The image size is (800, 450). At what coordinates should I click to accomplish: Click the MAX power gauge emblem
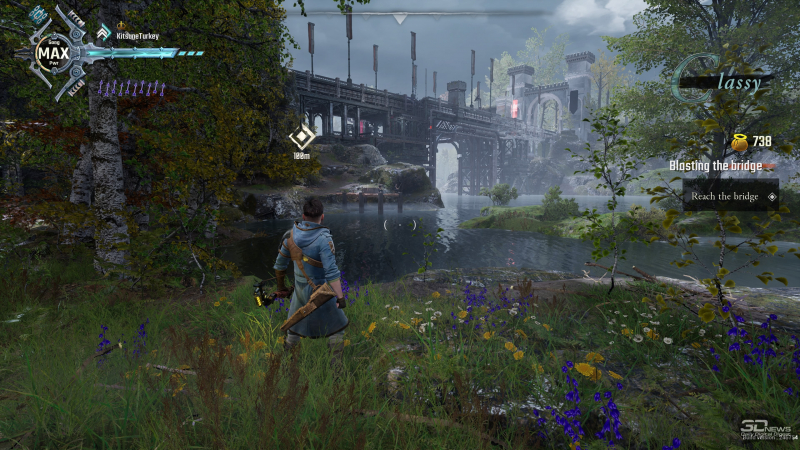[51, 52]
